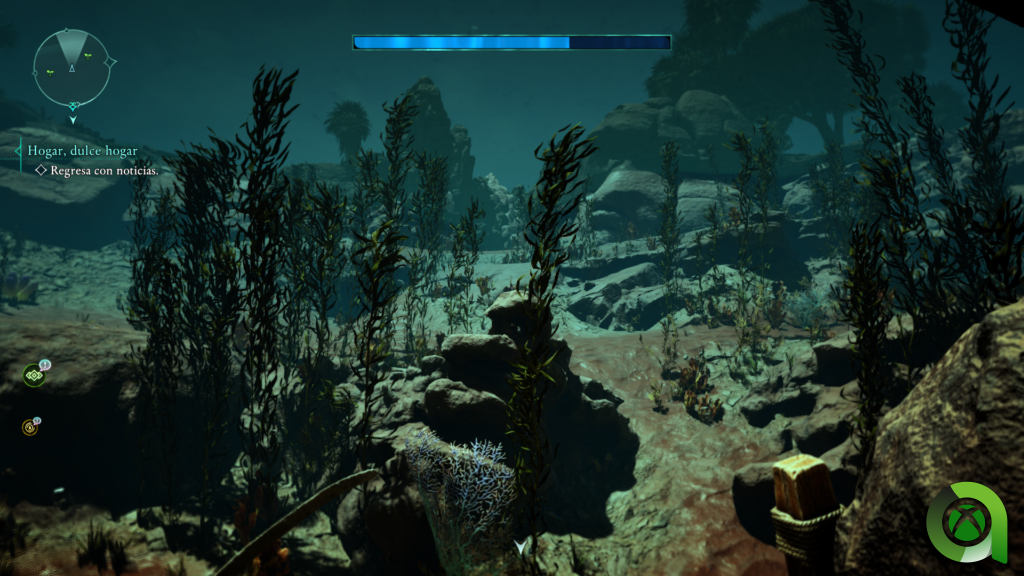Click the green diamond notification icon
This screenshot has width=1024, height=576.
coord(34,375)
